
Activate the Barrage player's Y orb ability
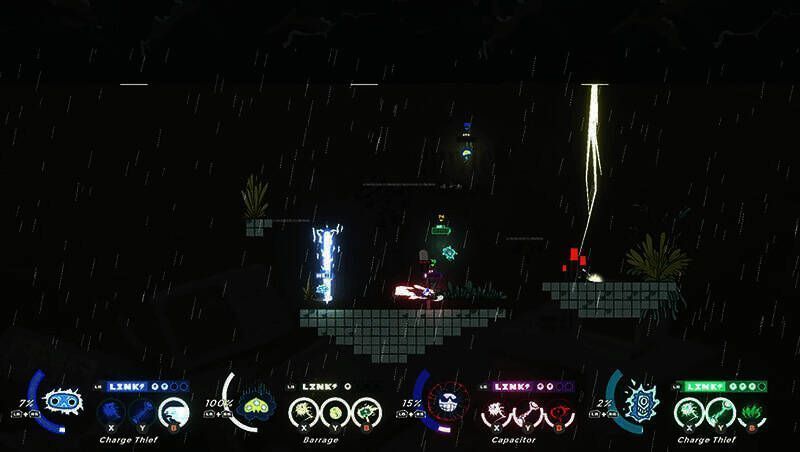[x=334, y=411]
